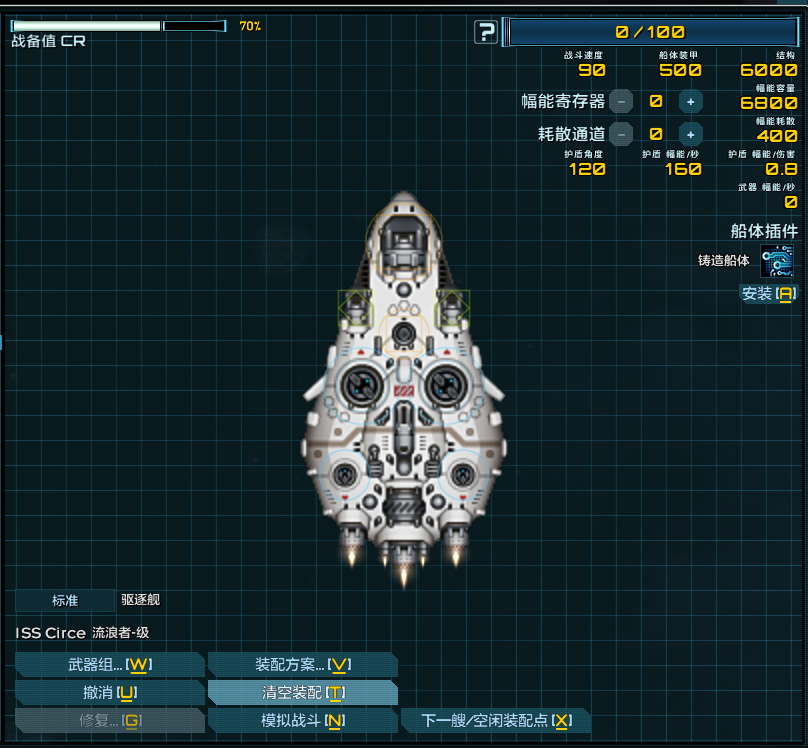The height and width of the screenshot is (748, 808).
Task: Open the 武器组 weapon groups panel
Action: point(110,665)
